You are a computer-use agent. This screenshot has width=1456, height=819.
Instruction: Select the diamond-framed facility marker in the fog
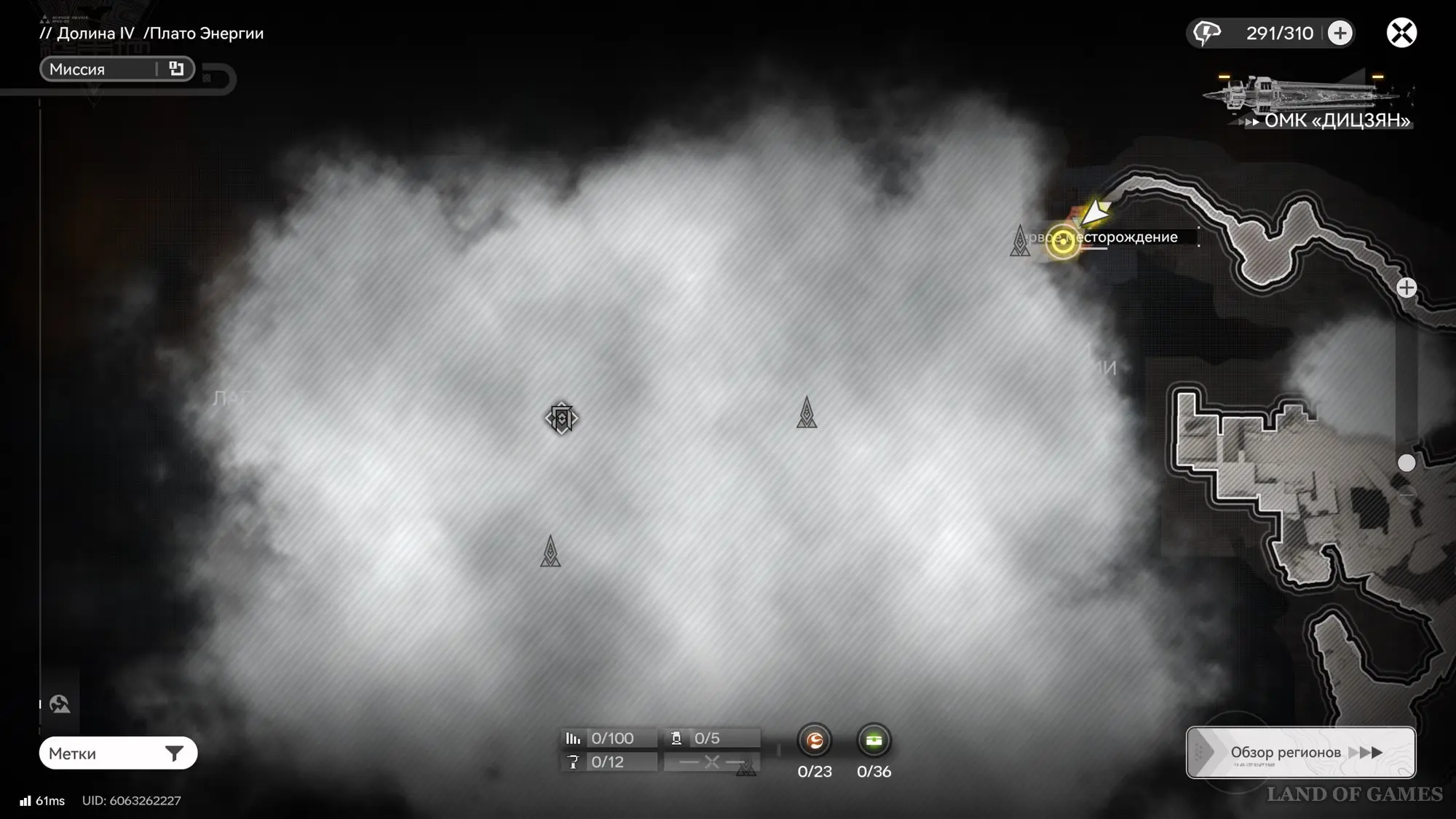click(x=561, y=419)
